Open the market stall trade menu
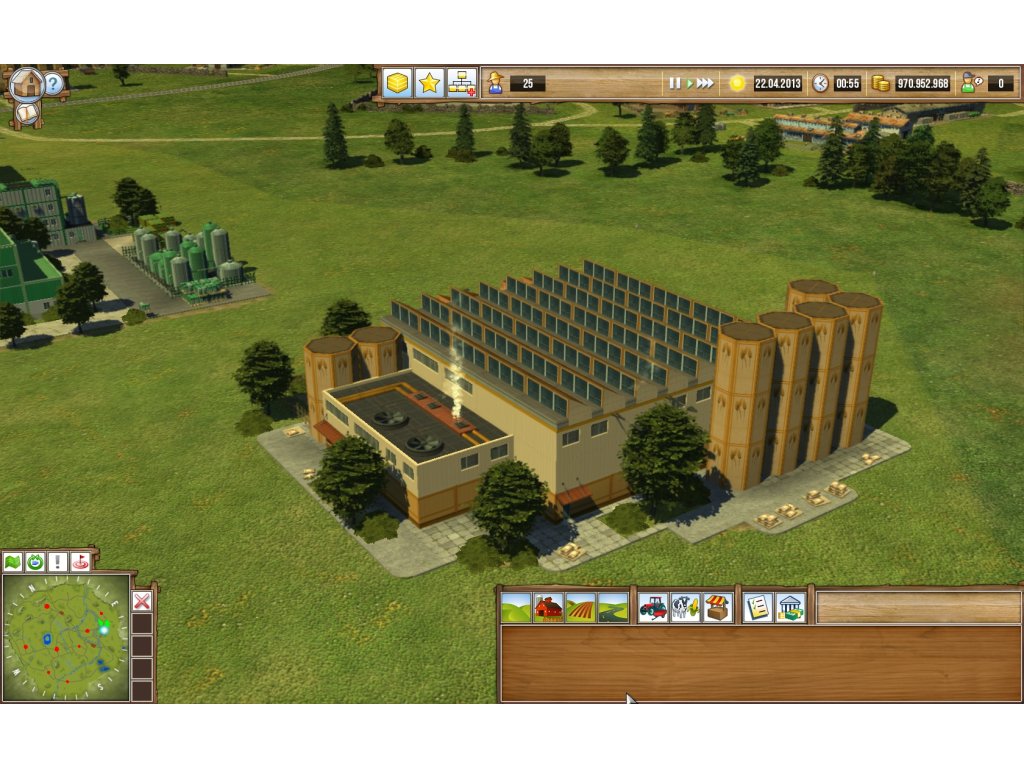The width and height of the screenshot is (1024, 768). pyautogui.click(x=717, y=608)
